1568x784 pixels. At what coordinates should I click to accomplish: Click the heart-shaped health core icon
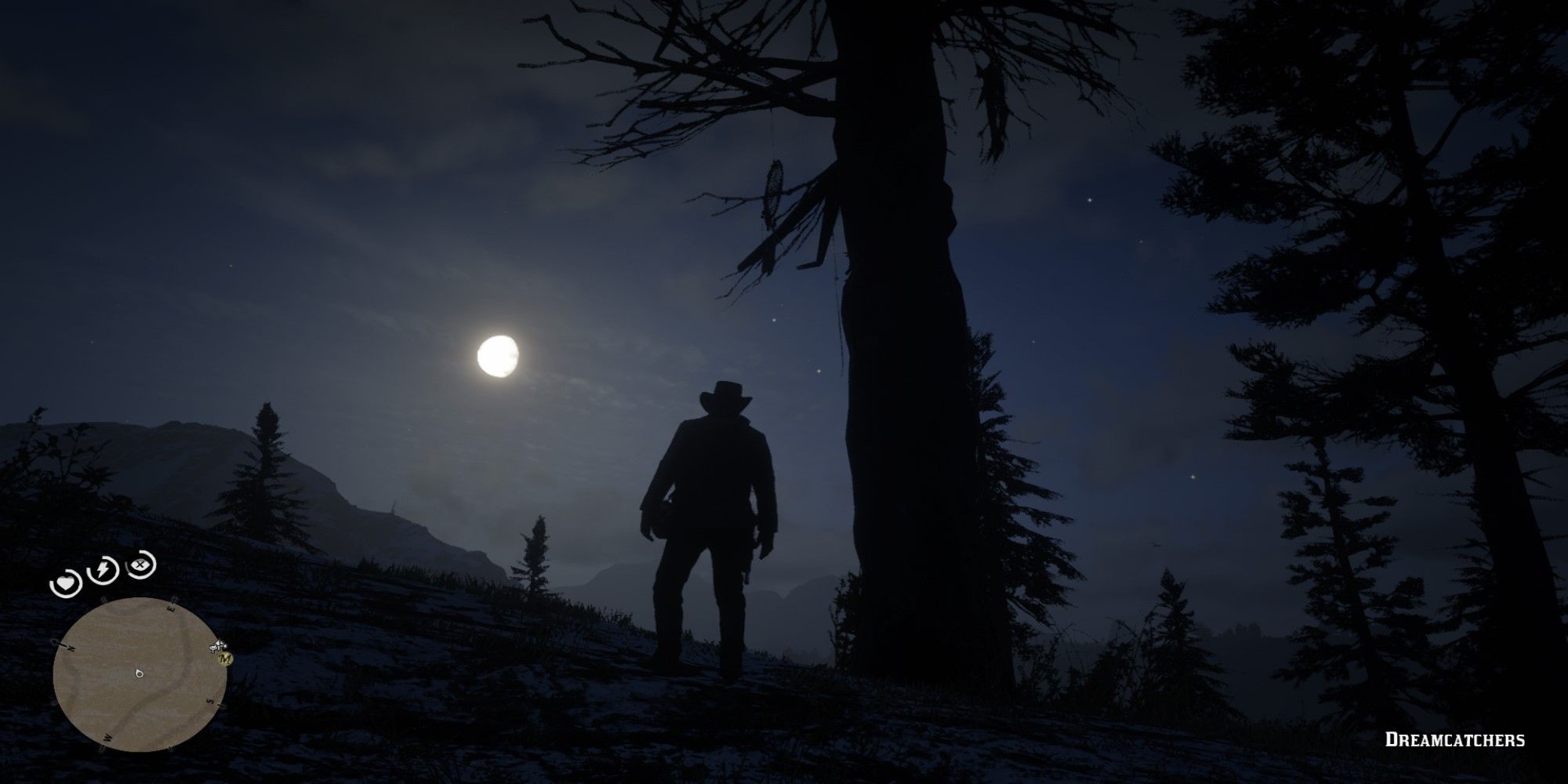click(x=64, y=583)
